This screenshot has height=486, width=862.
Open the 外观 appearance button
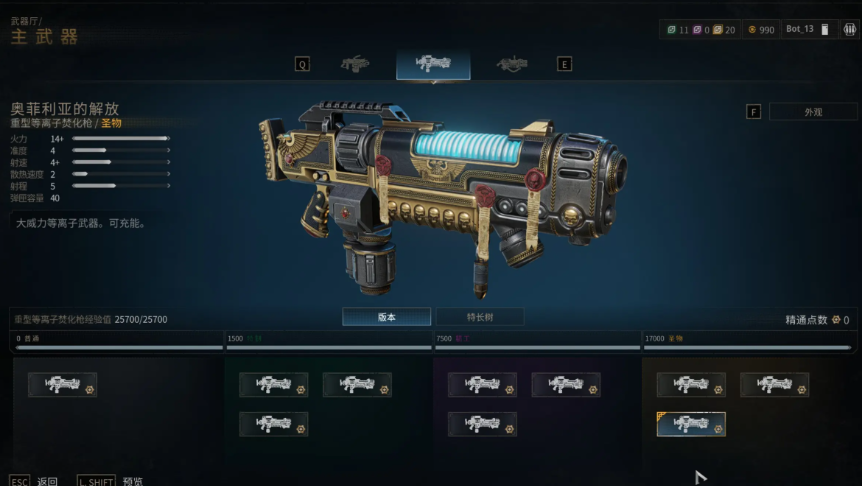tap(812, 112)
